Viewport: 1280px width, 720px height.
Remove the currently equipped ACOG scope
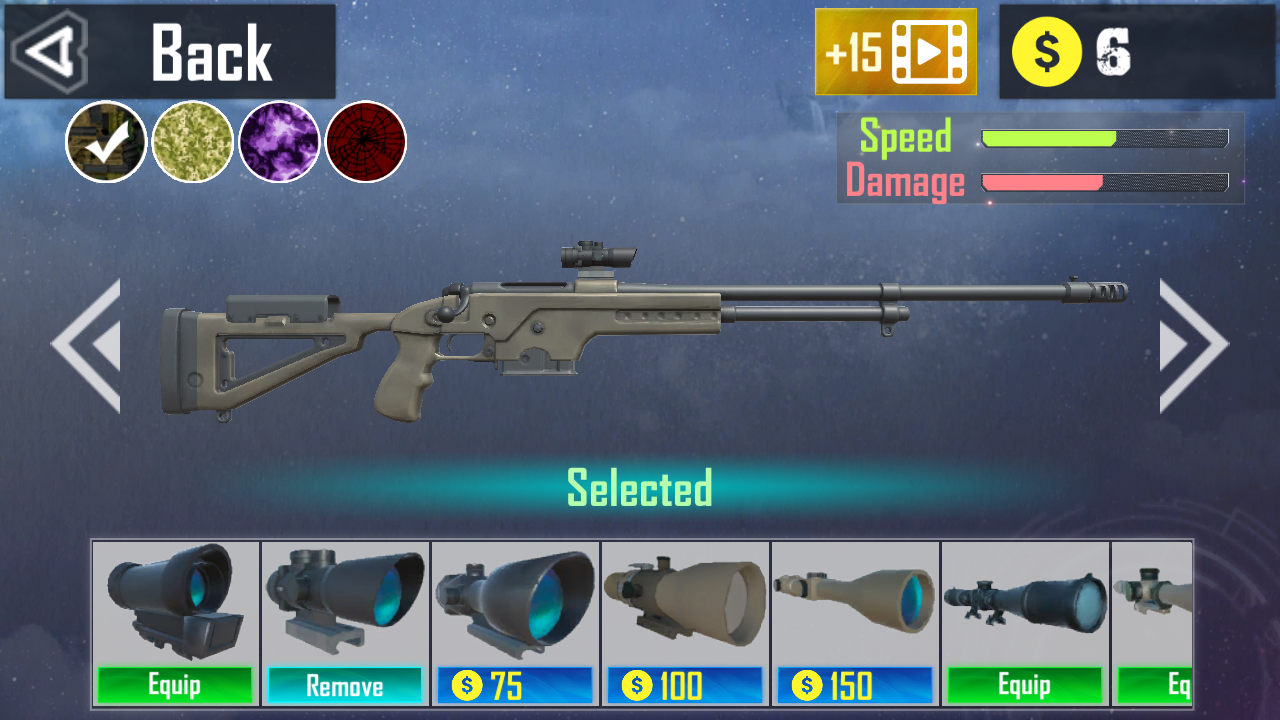click(345, 687)
